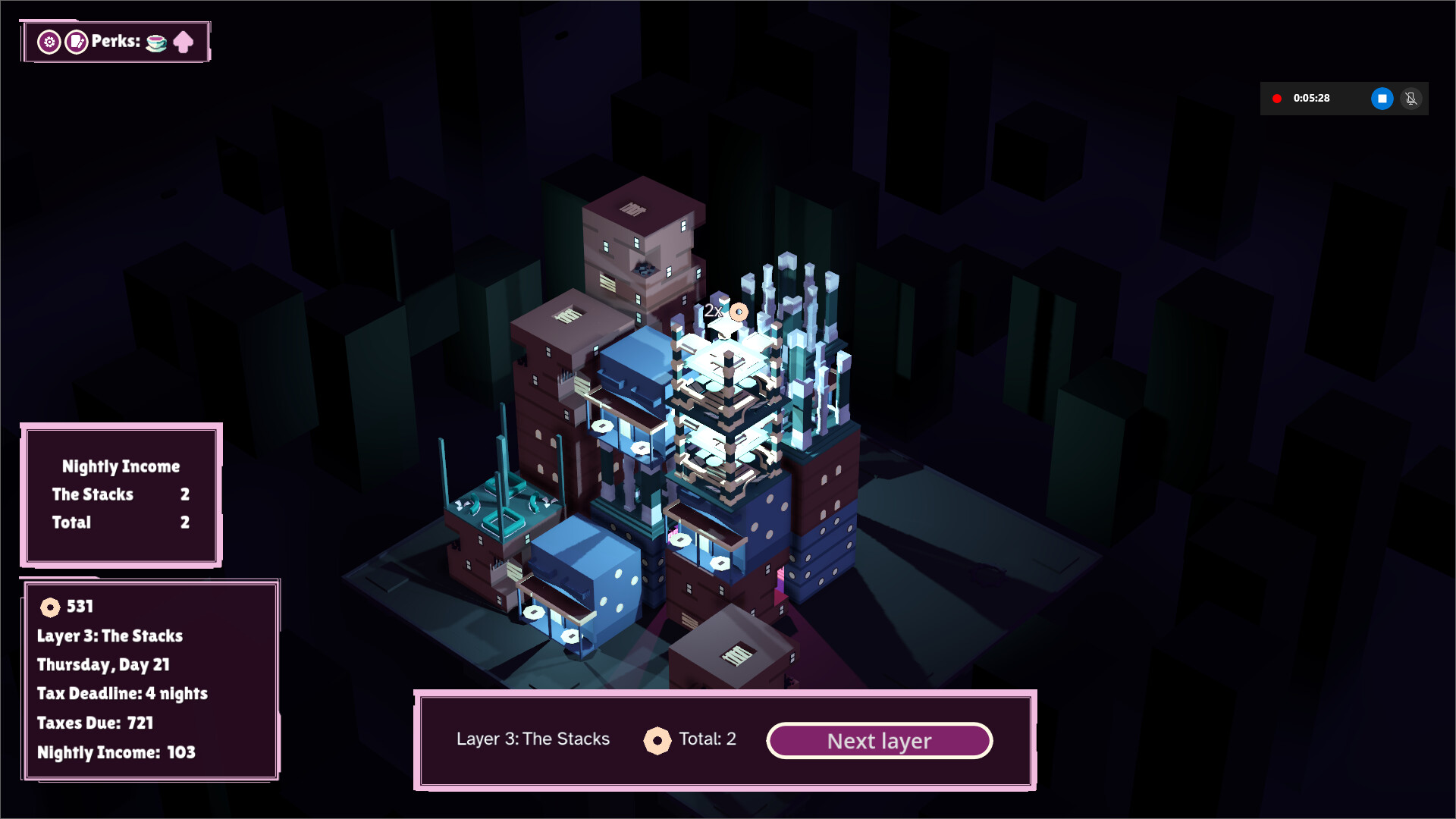Click the red recording indicator dot

point(1278,99)
